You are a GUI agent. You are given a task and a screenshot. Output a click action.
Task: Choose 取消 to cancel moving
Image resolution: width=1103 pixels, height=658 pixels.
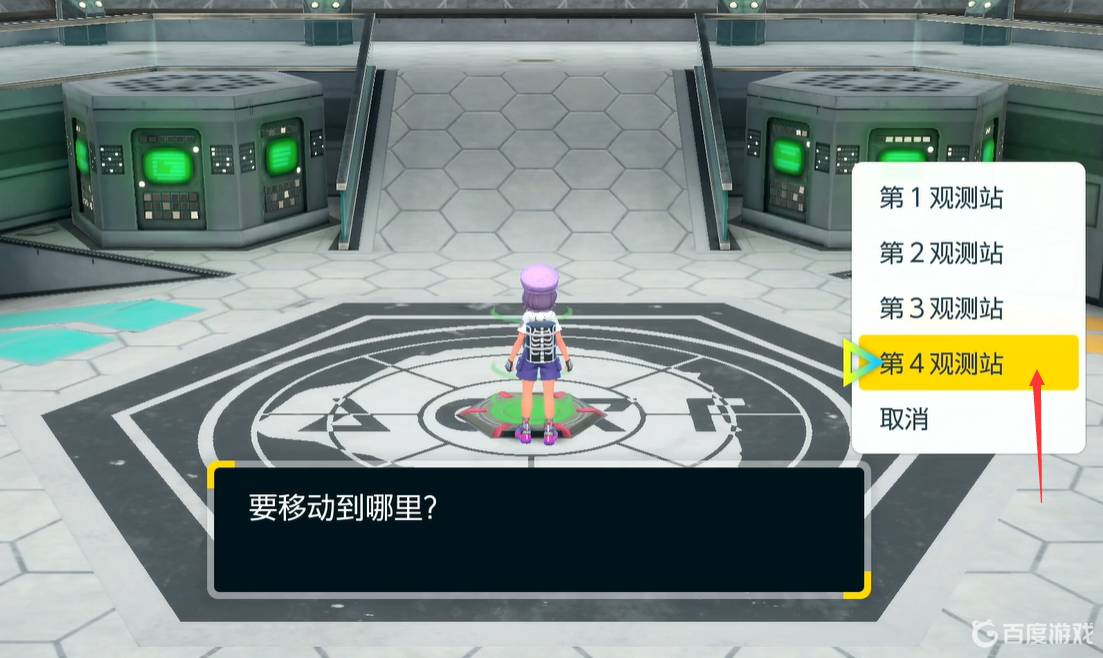click(x=904, y=419)
